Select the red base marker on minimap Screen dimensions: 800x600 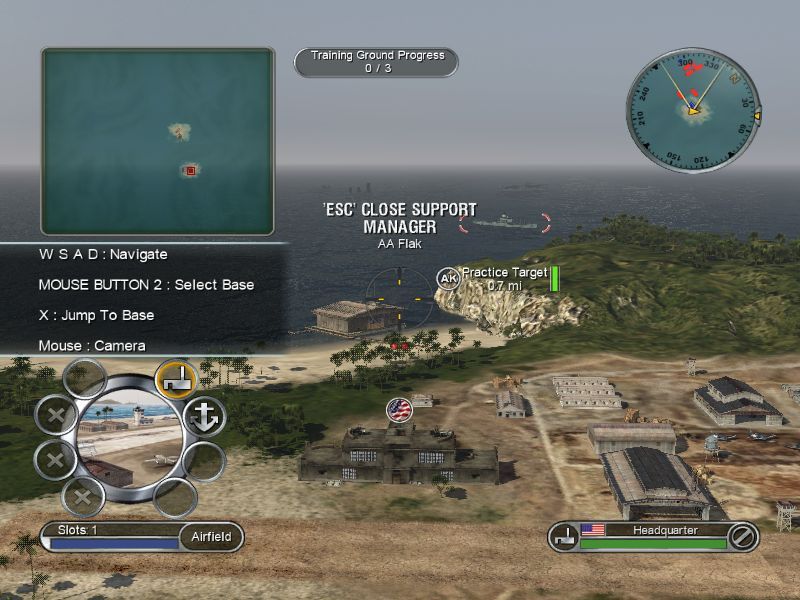tap(189, 171)
